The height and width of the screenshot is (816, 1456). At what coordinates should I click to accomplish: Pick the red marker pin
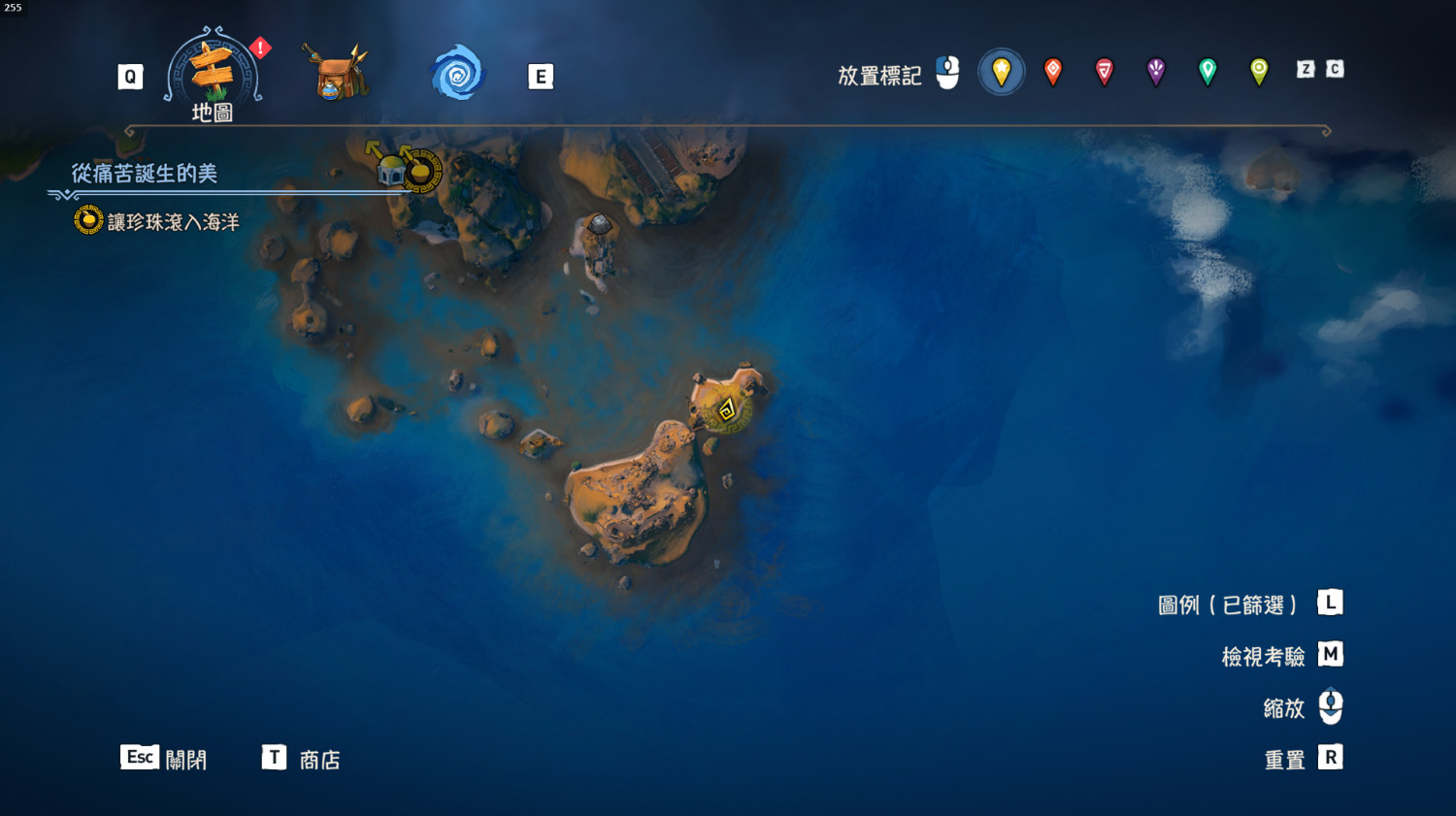1105,71
